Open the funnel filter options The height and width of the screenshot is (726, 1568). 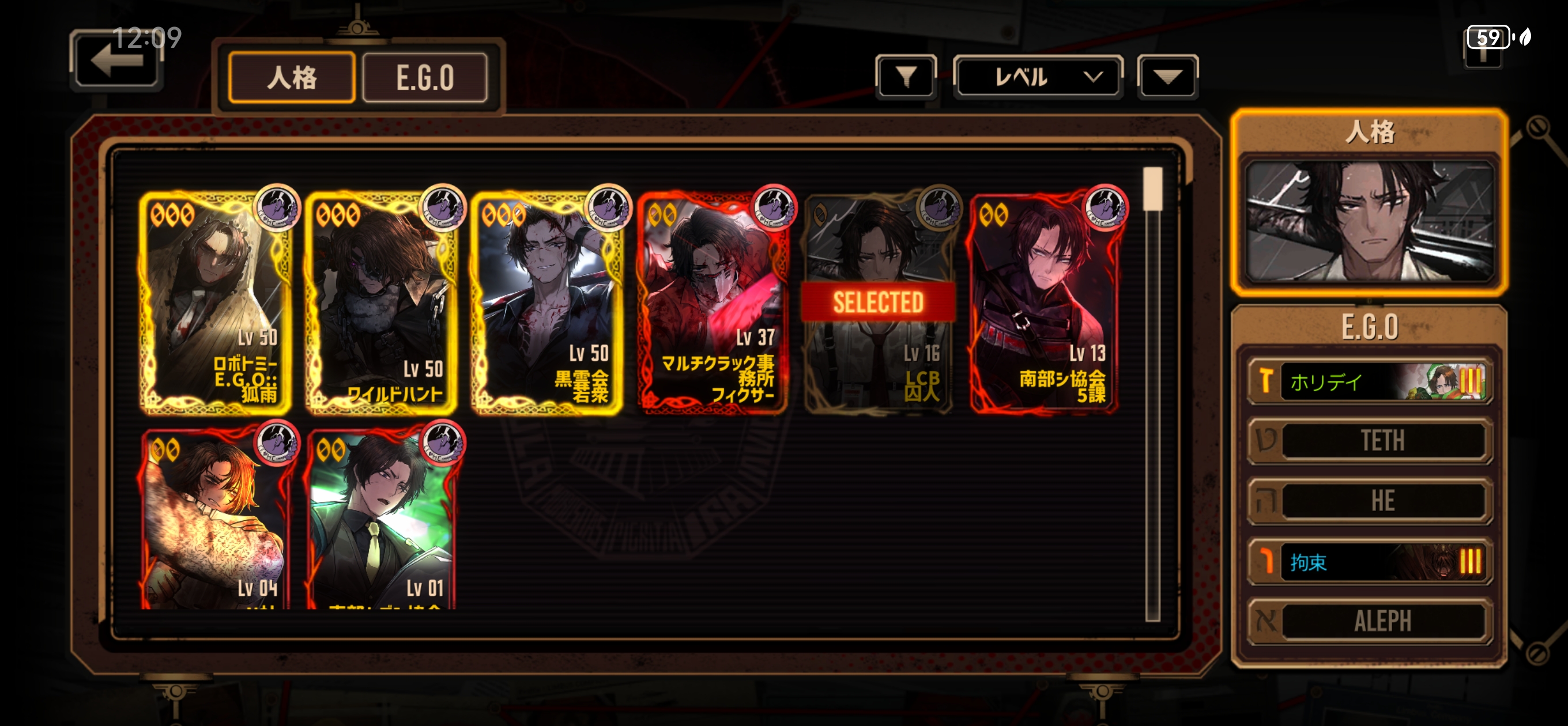(x=906, y=77)
